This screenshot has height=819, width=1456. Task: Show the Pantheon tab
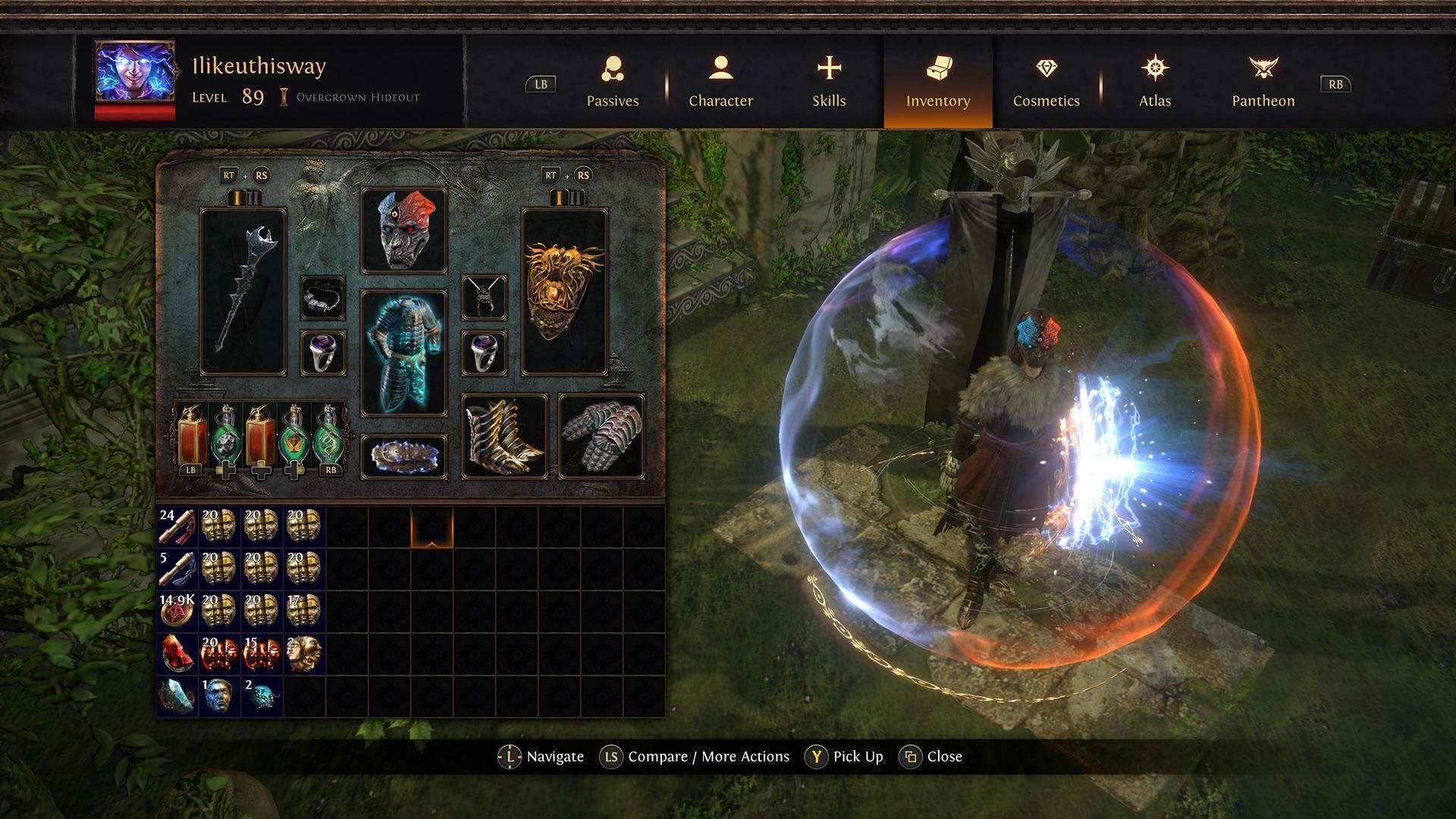(x=1263, y=82)
